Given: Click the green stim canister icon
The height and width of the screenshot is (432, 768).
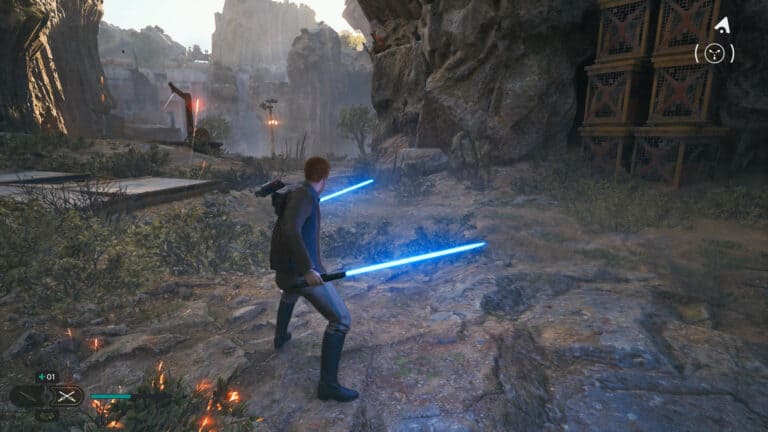Looking at the screenshot, I should click(39, 377).
